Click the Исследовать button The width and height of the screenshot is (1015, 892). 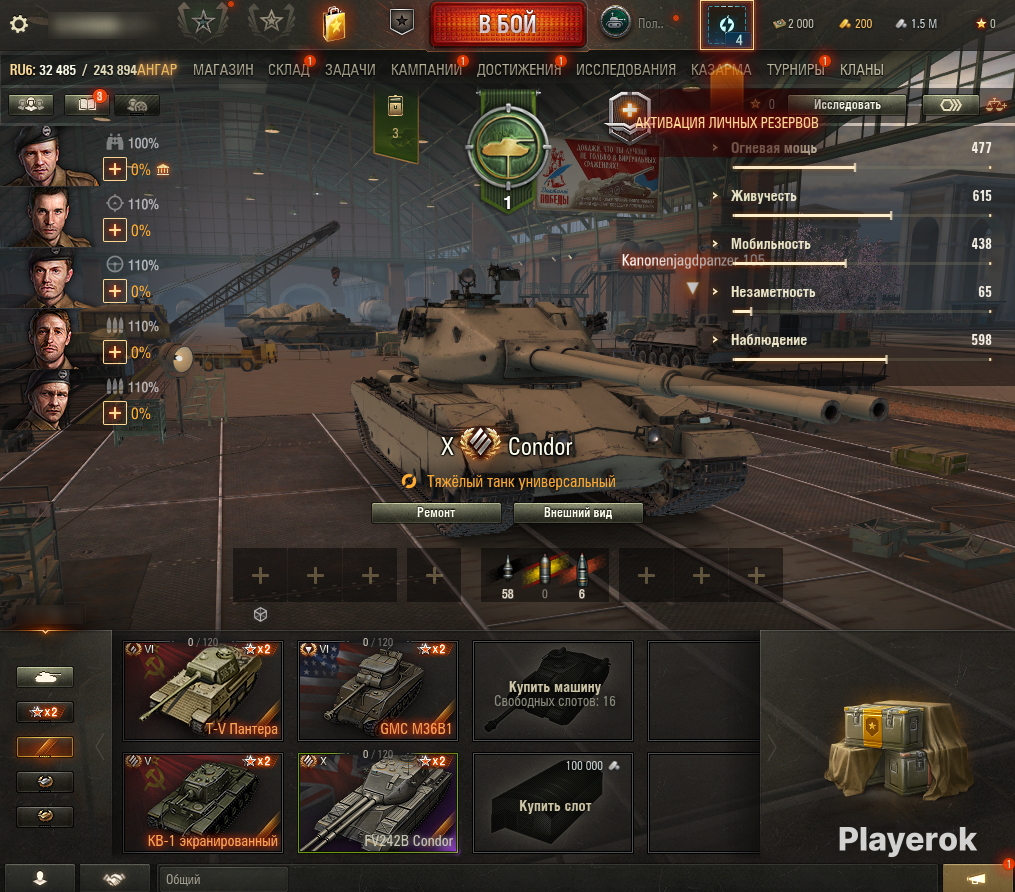[x=846, y=104]
